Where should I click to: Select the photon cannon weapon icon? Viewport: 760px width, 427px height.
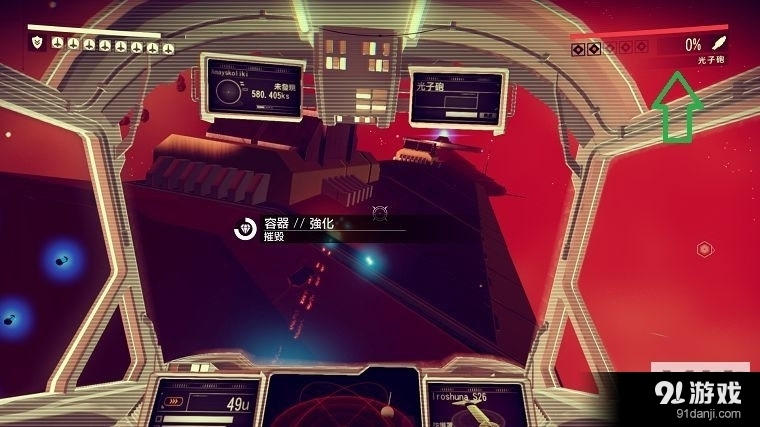[718, 44]
